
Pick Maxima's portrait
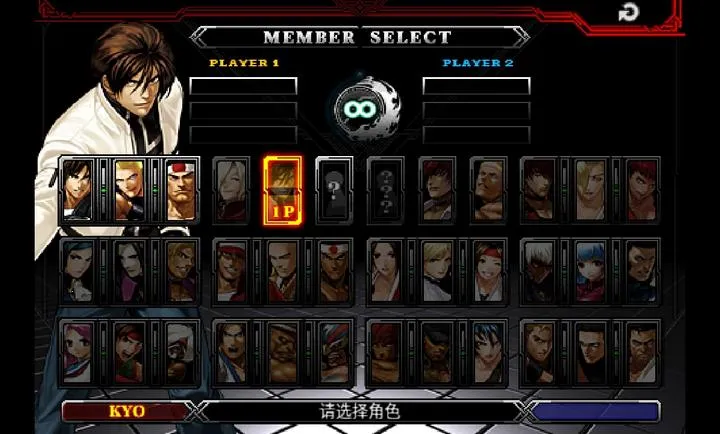click(642, 270)
